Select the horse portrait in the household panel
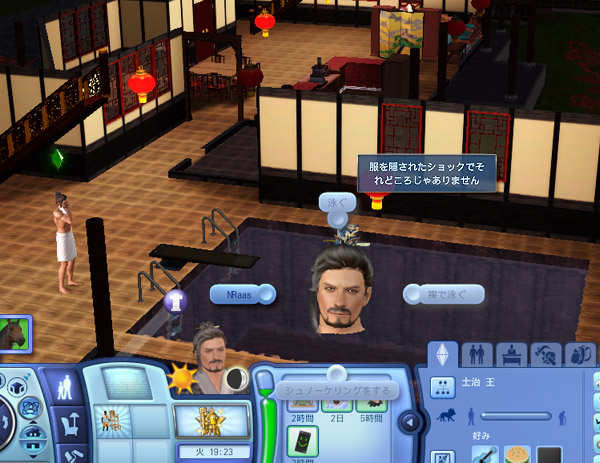Screen dimensions: 600x463 (x=15, y=335)
